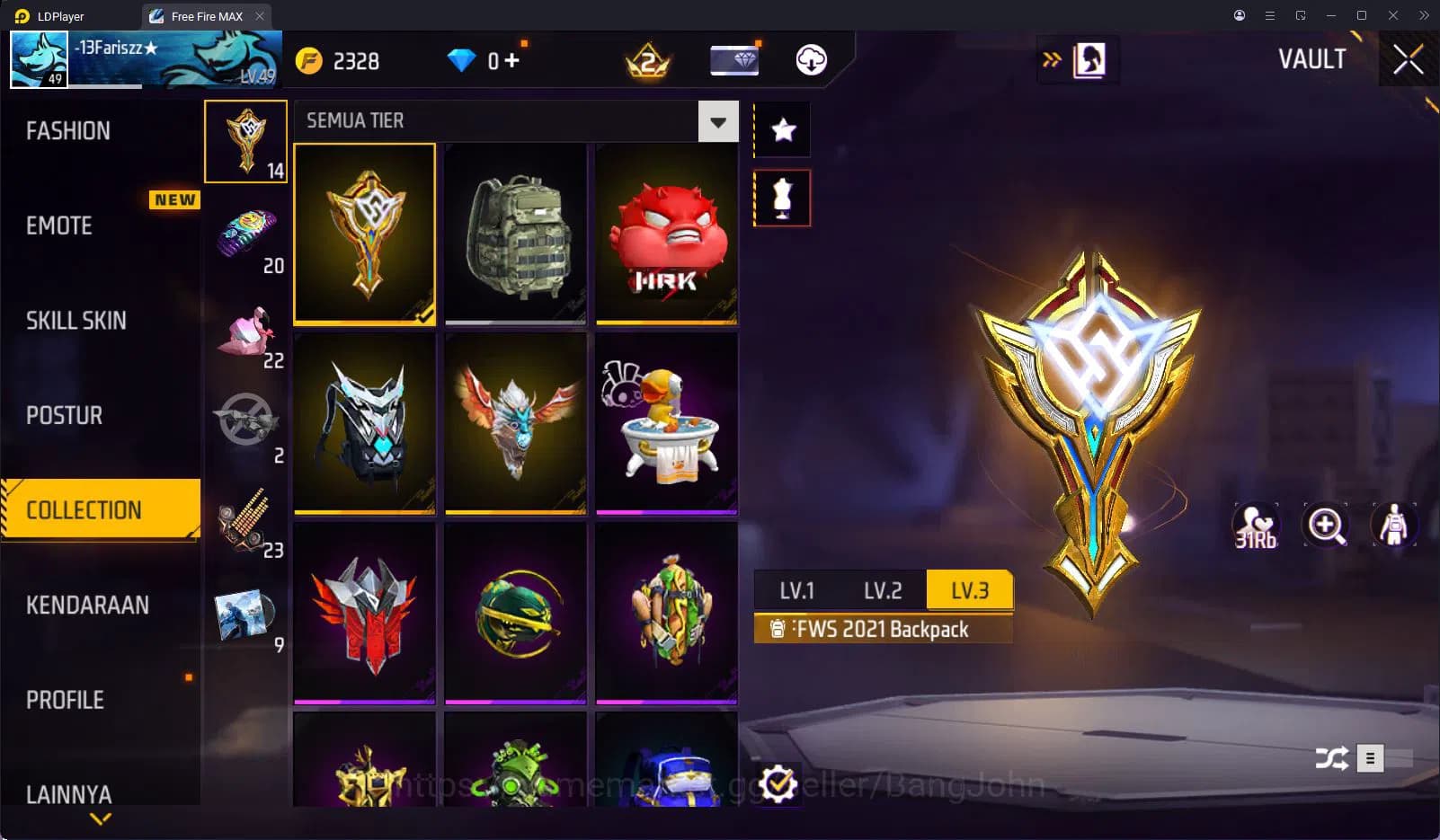Select the zoom magnifier preview icon

coord(1328,526)
